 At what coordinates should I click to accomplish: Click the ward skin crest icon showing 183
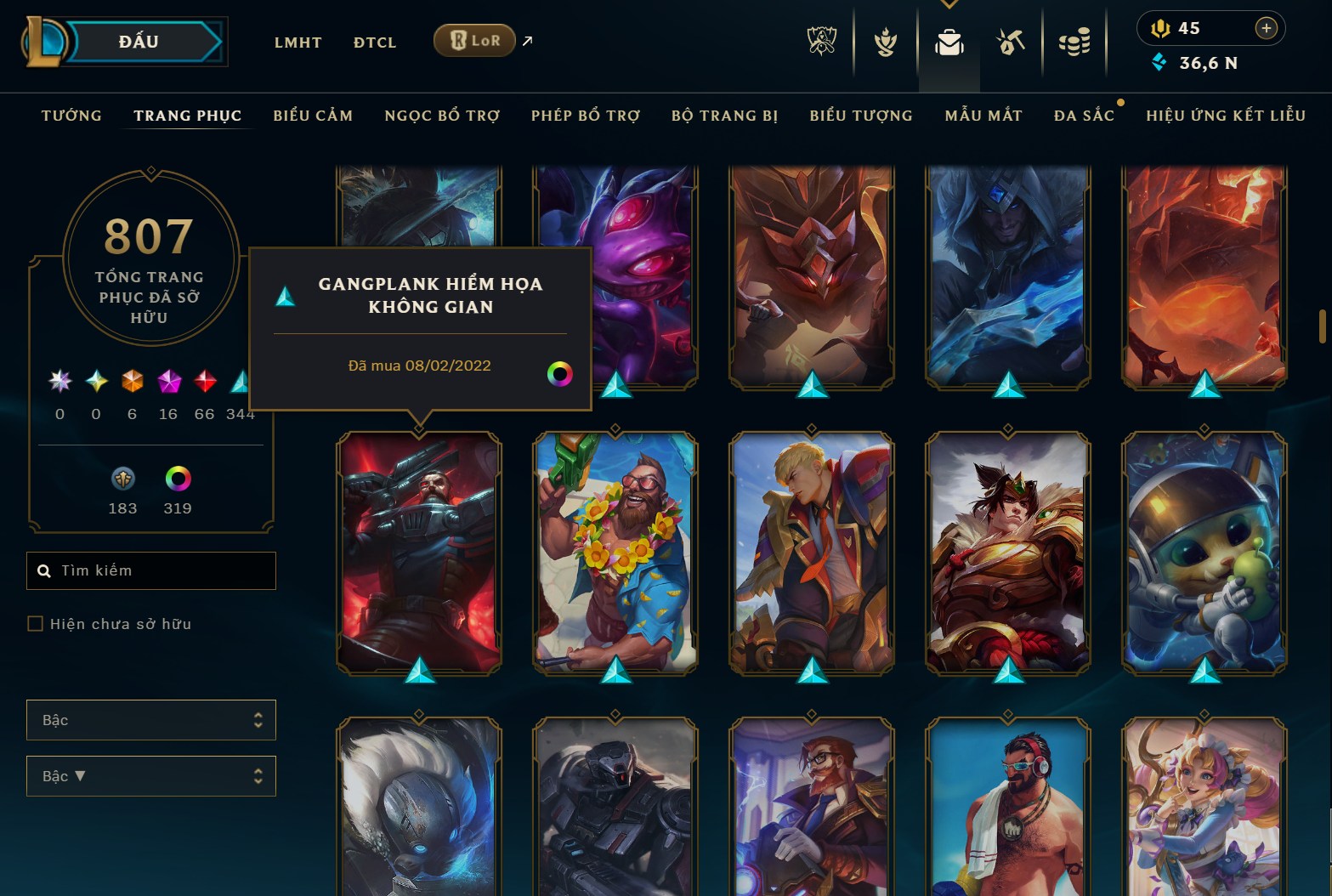coord(122,480)
